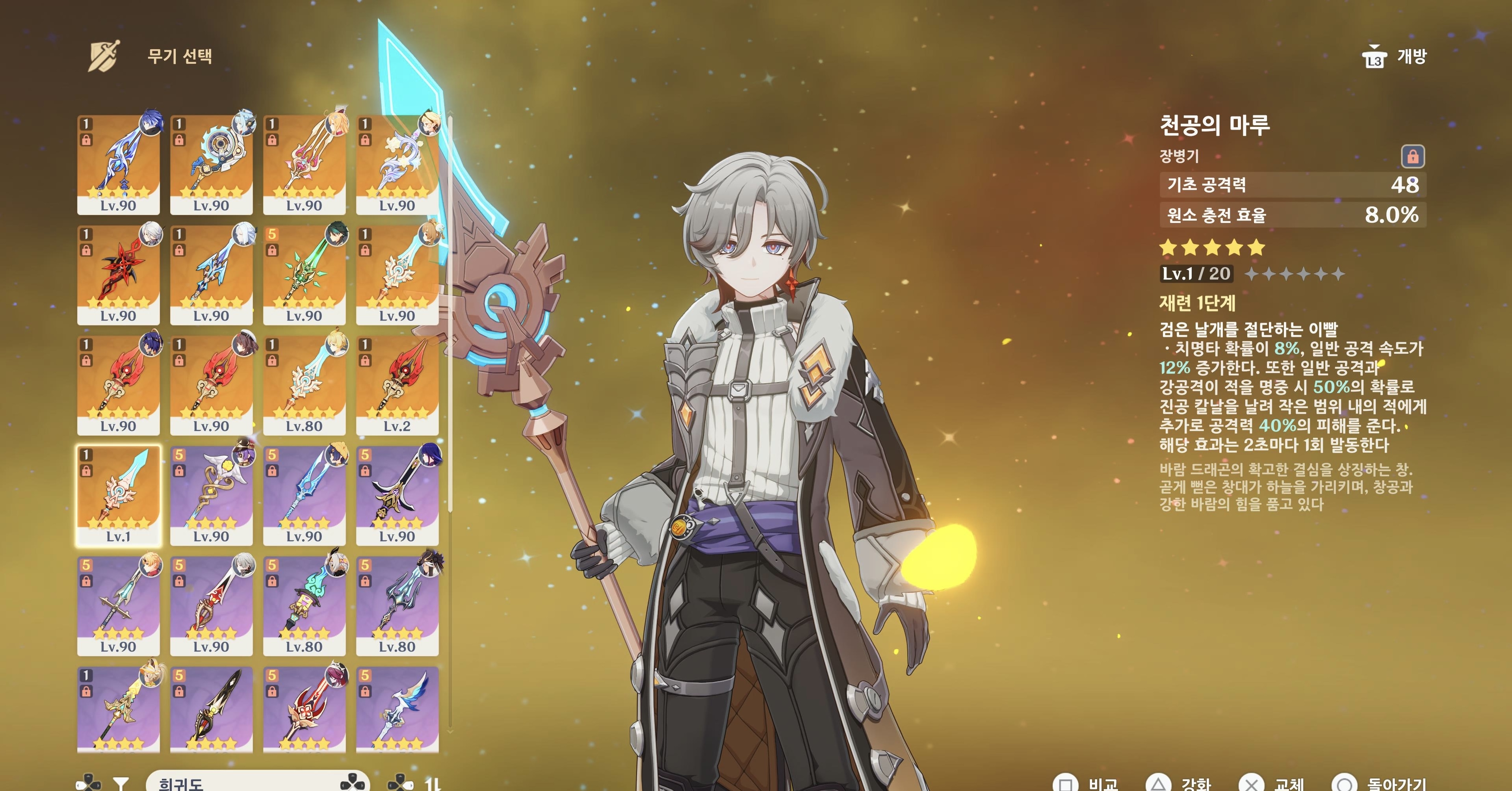
Task: Toggle the lock on Skyward Spine details
Action: [1412, 157]
